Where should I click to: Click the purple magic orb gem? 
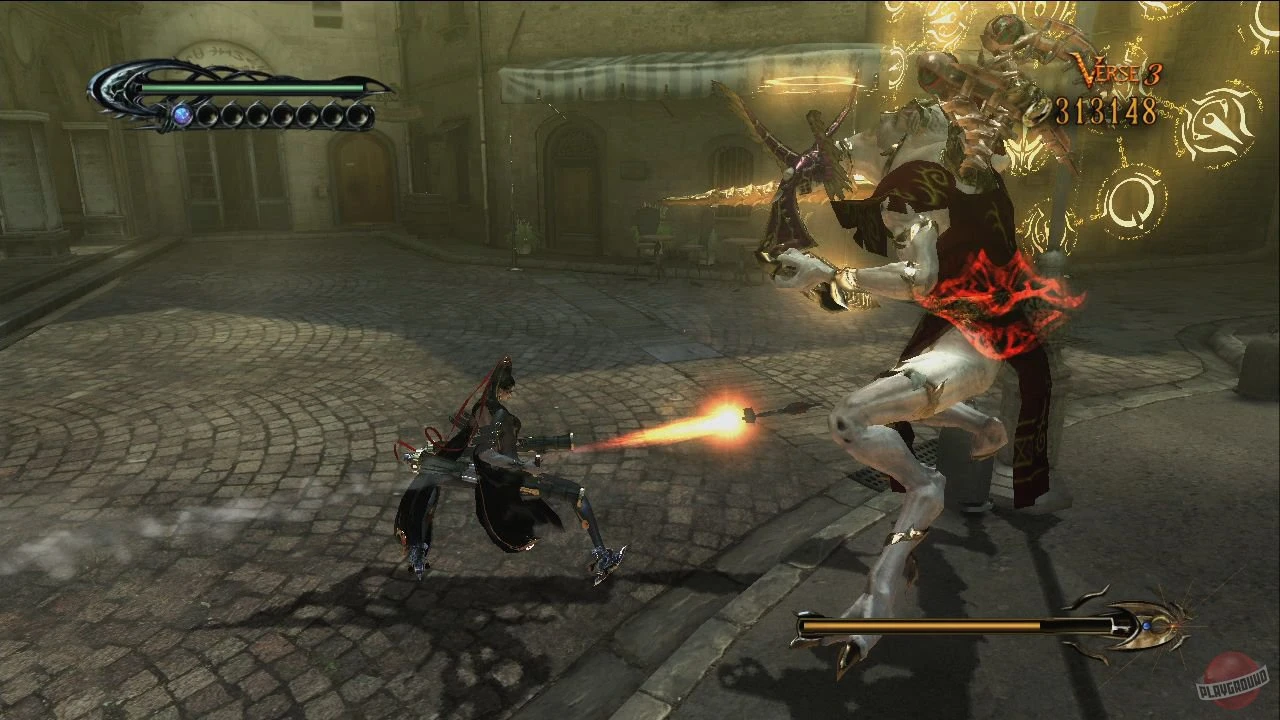click(182, 113)
